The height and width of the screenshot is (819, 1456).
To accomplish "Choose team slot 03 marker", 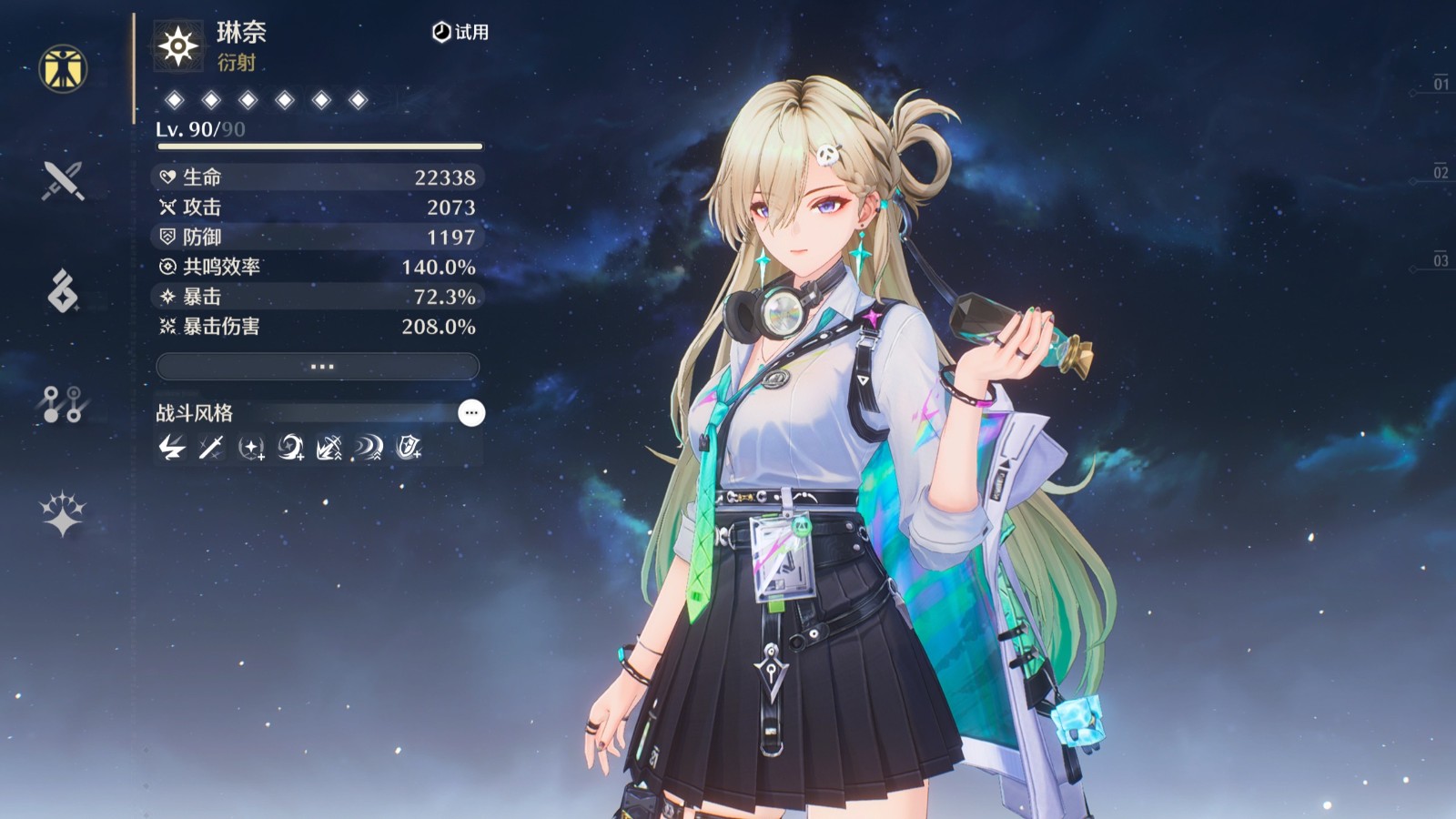I will point(1440,260).
